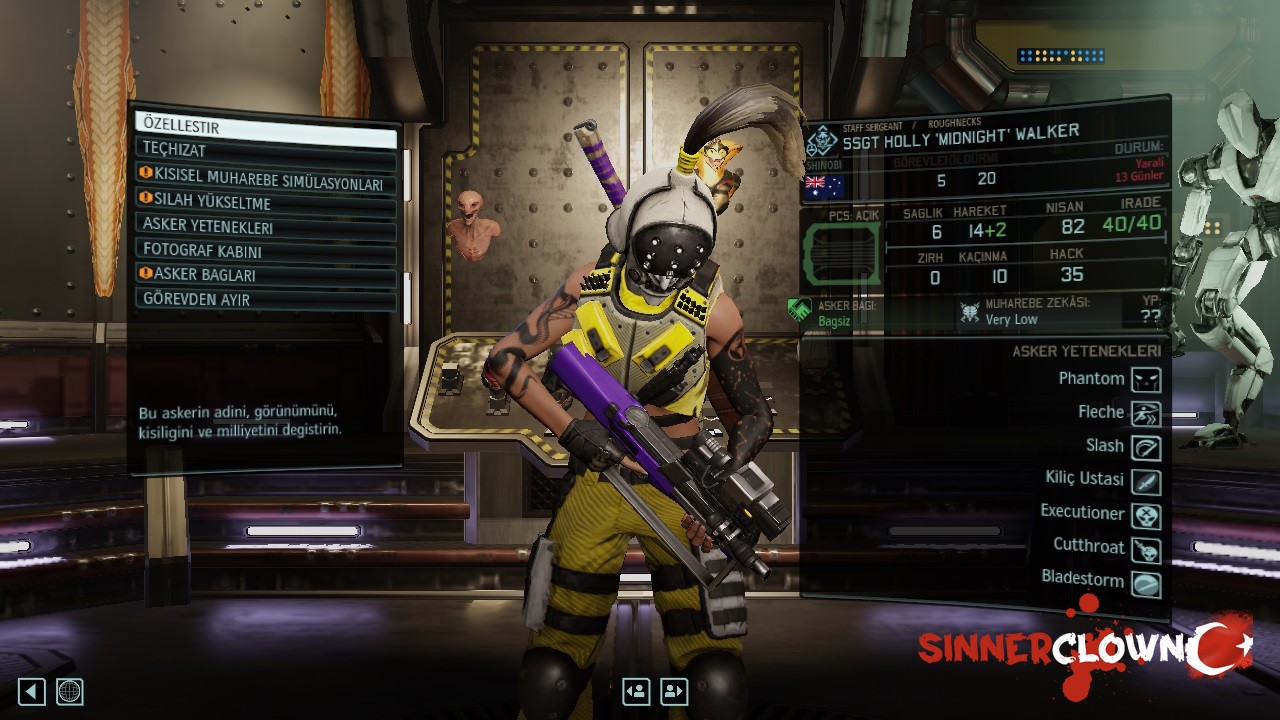Click the back arrow button
Image resolution: width=1280 pixels, height=720 pixels.
point(32,691)
